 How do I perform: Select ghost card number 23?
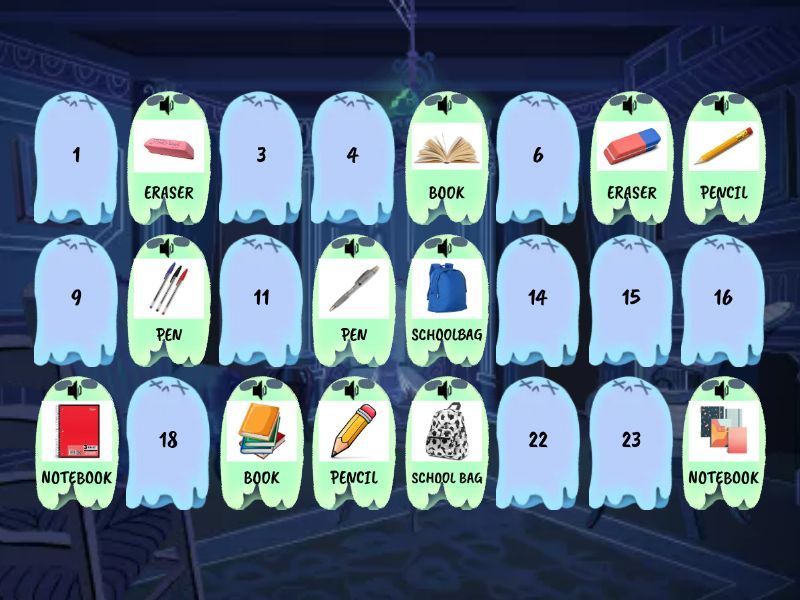630,440
